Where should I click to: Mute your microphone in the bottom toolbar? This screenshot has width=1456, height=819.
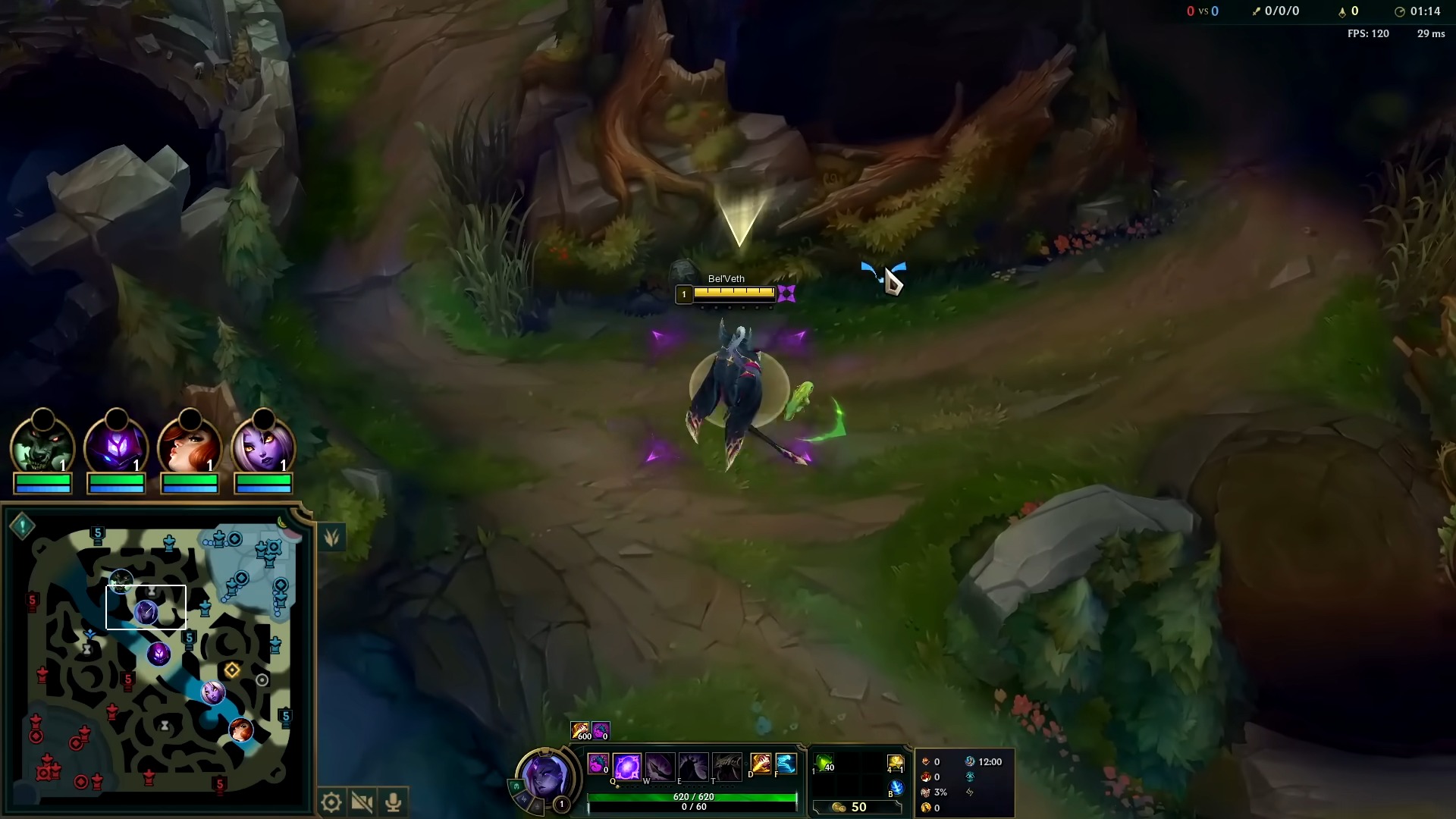point(393,802)
